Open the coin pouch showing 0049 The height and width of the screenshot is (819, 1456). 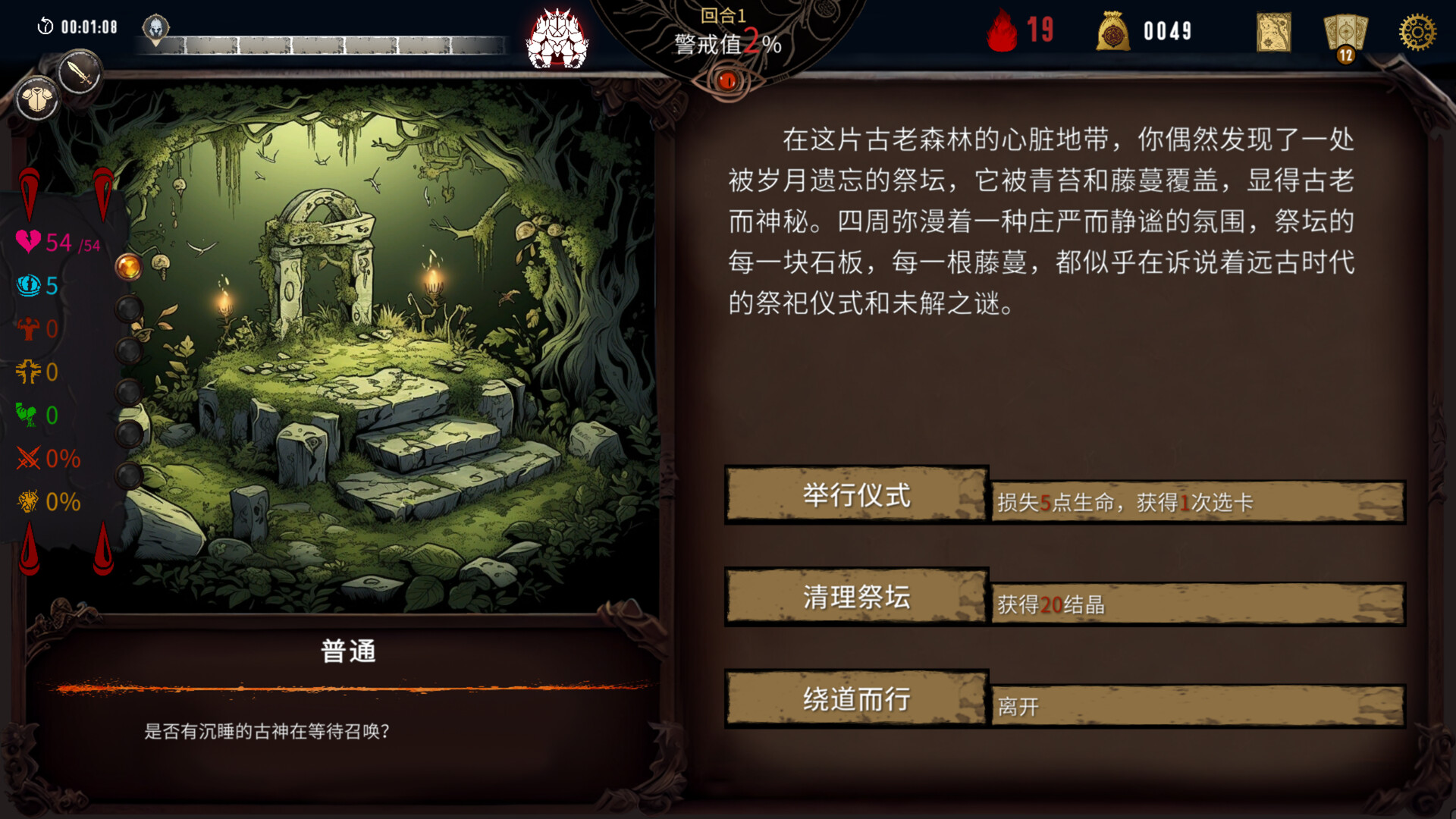[x=1115, y=30]
